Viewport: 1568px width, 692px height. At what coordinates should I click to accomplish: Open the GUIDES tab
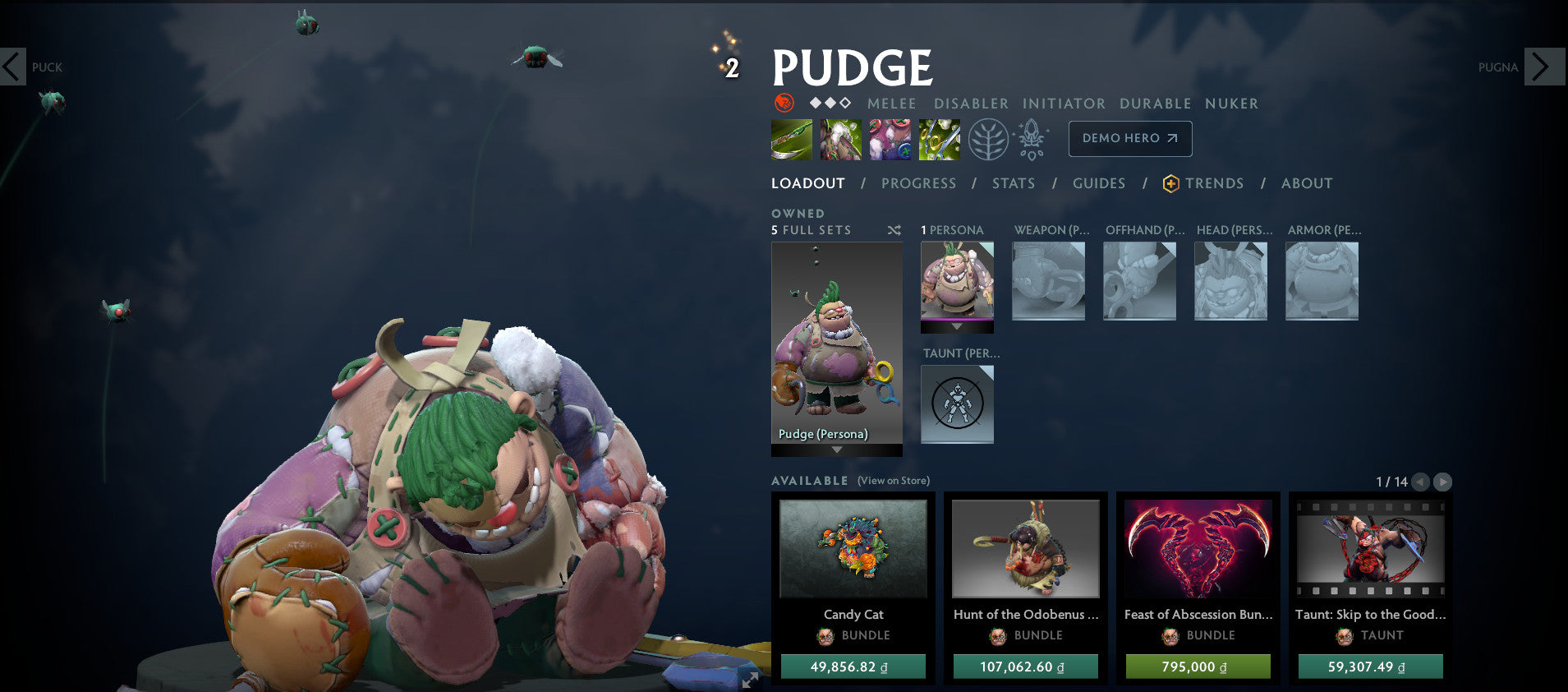pyautogui.click(x=1099, y=183)
